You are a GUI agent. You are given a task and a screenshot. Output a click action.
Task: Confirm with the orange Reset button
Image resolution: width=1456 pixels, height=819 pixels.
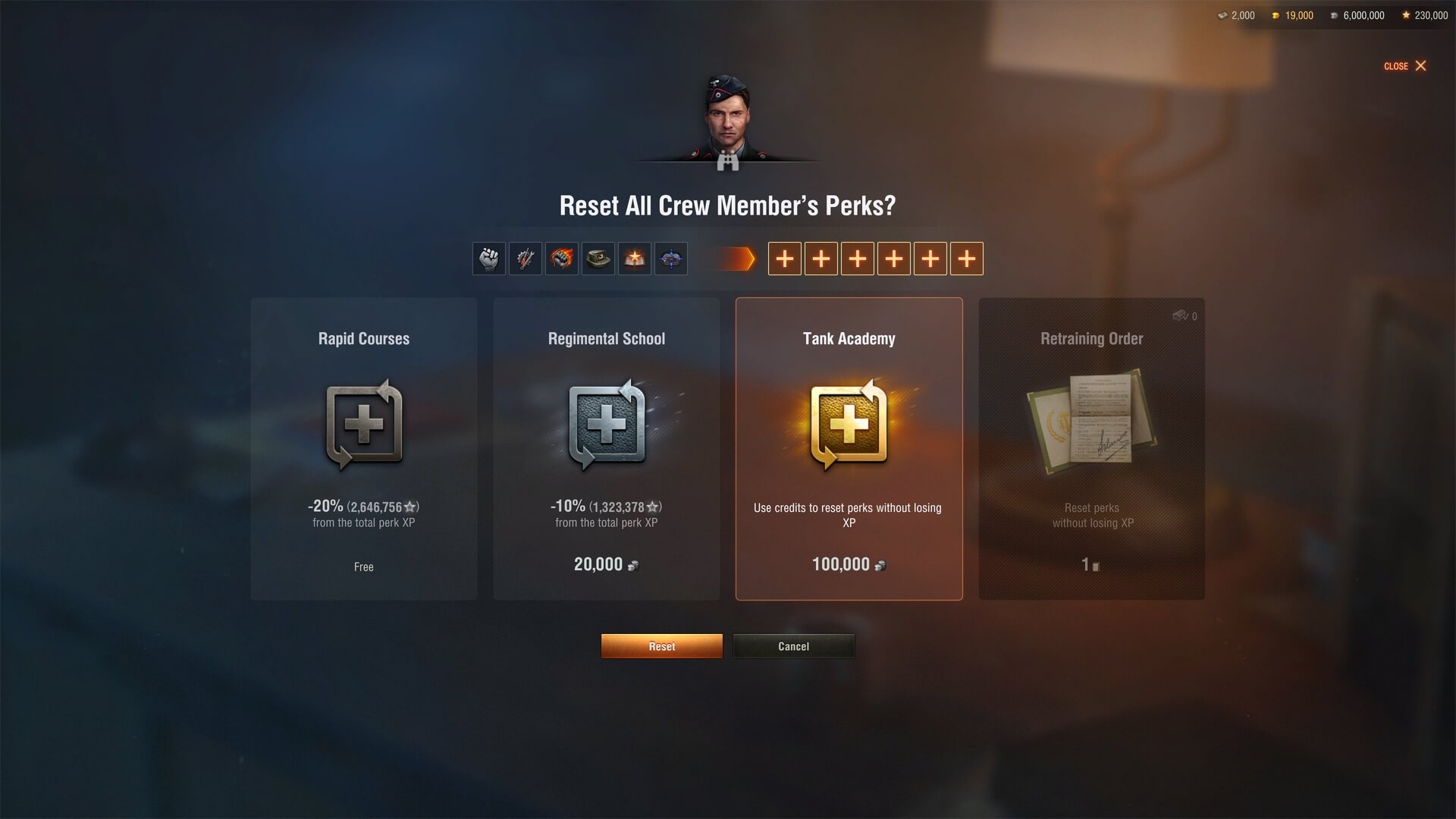coord(661,646)
